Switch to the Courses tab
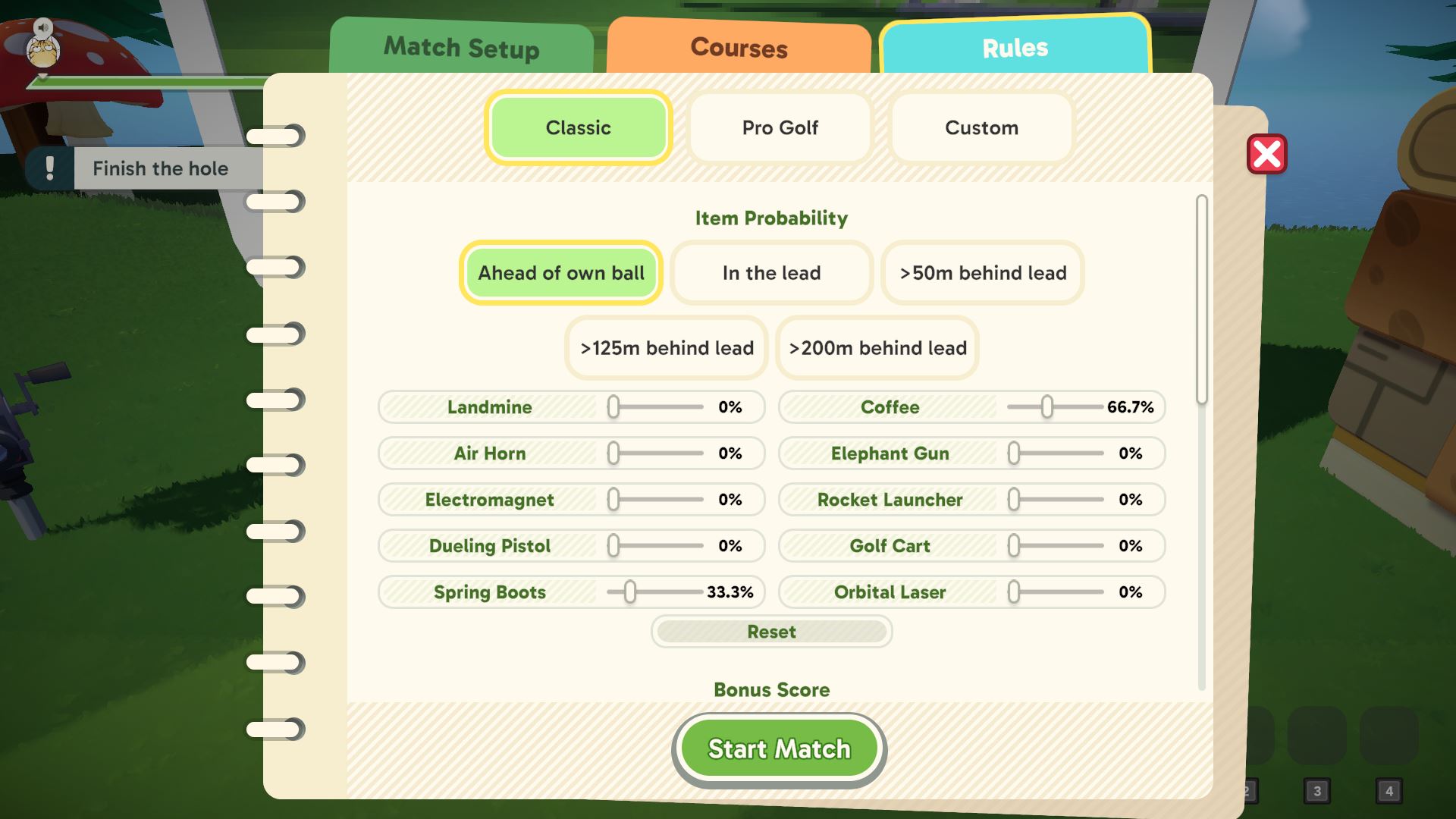This screenshot has height=819, width=1456. (x=738, y=48)
